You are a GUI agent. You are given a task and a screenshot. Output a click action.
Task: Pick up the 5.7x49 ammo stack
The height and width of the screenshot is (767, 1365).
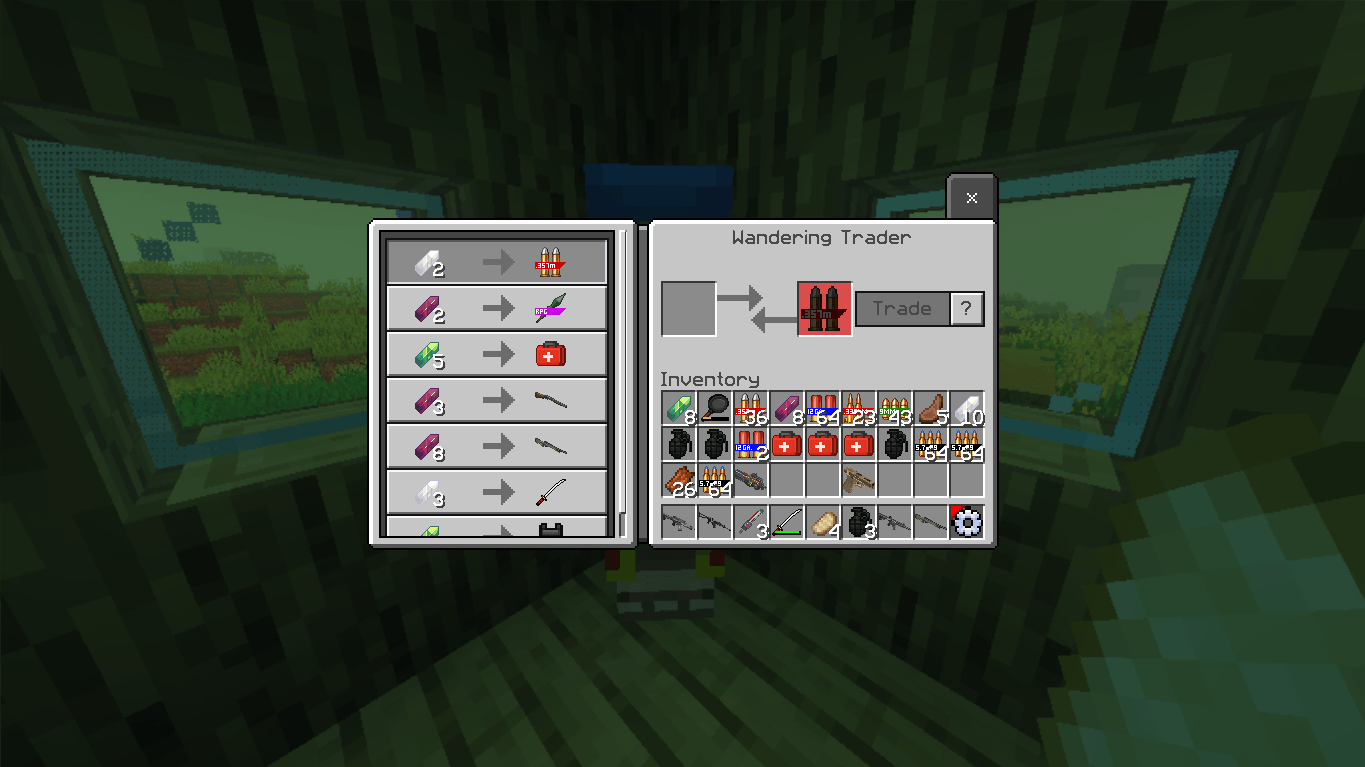[x=930, y=445]
